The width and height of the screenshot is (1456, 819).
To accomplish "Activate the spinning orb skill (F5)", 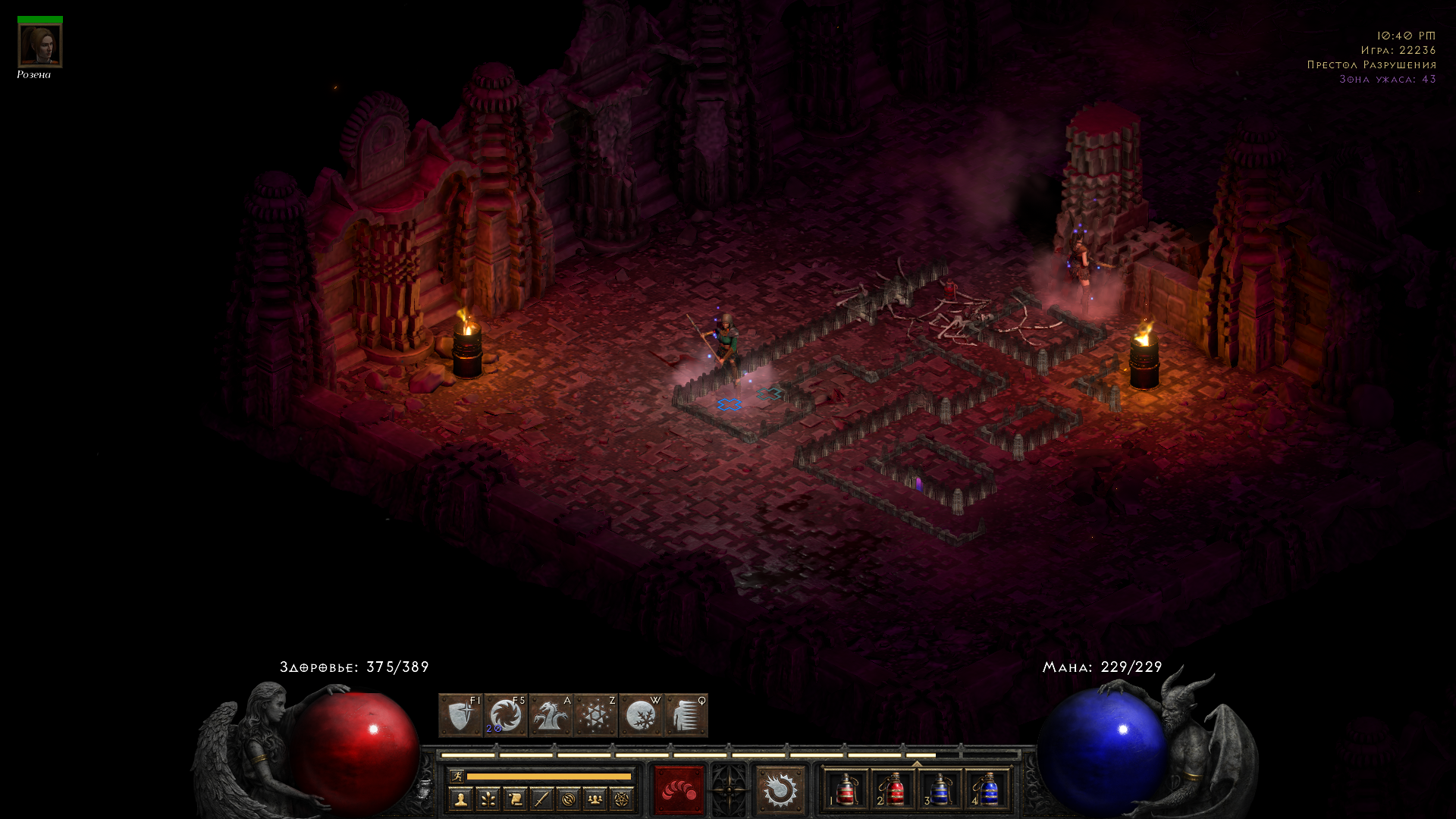I will (505, 715).
